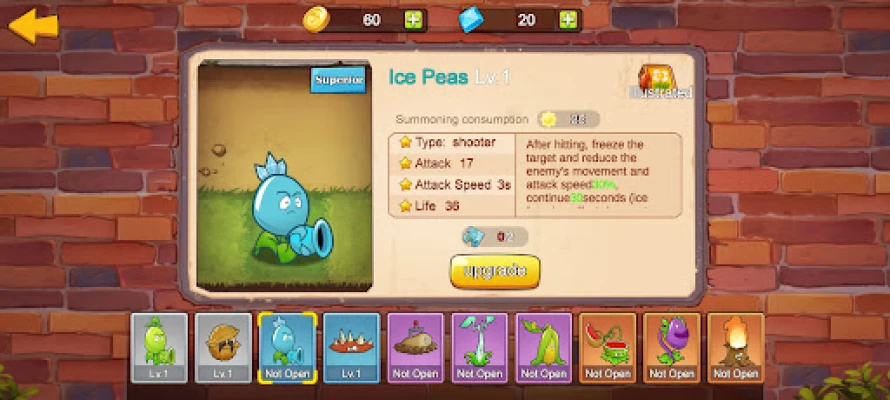Viewport: 890px width, 400px height.
Task: Select the green peashooter card
Action: (x=159, y=347)
